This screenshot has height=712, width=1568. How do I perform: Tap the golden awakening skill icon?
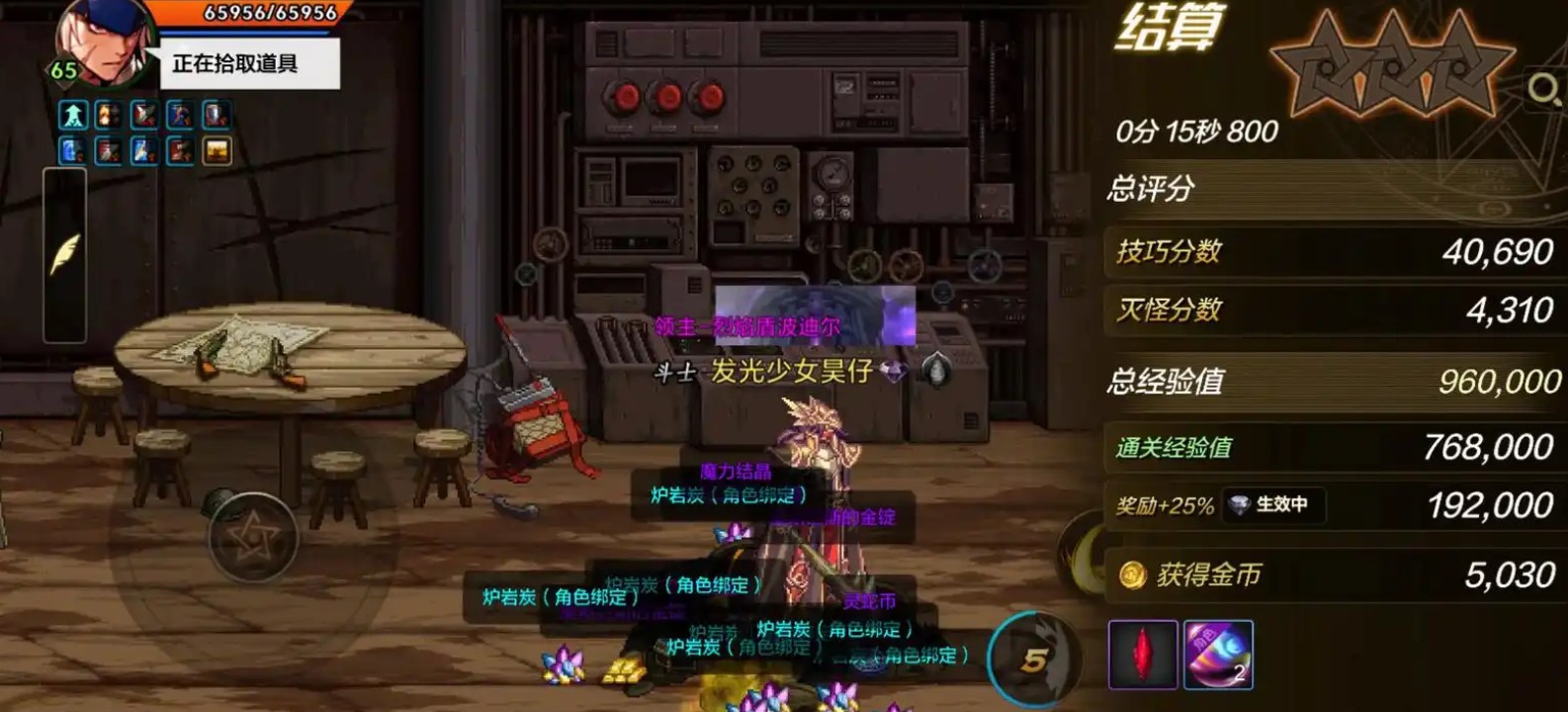tap(216, 150)
